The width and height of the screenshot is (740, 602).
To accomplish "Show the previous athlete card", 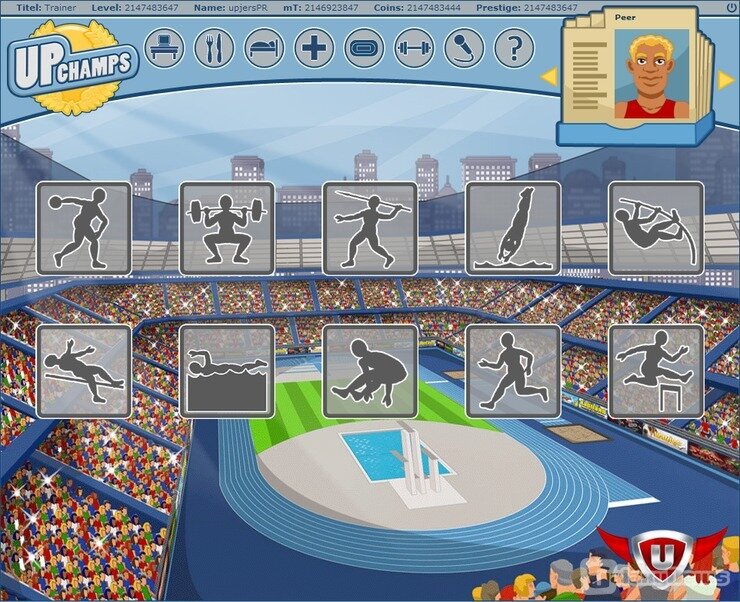I will click(x=549, y=77).
